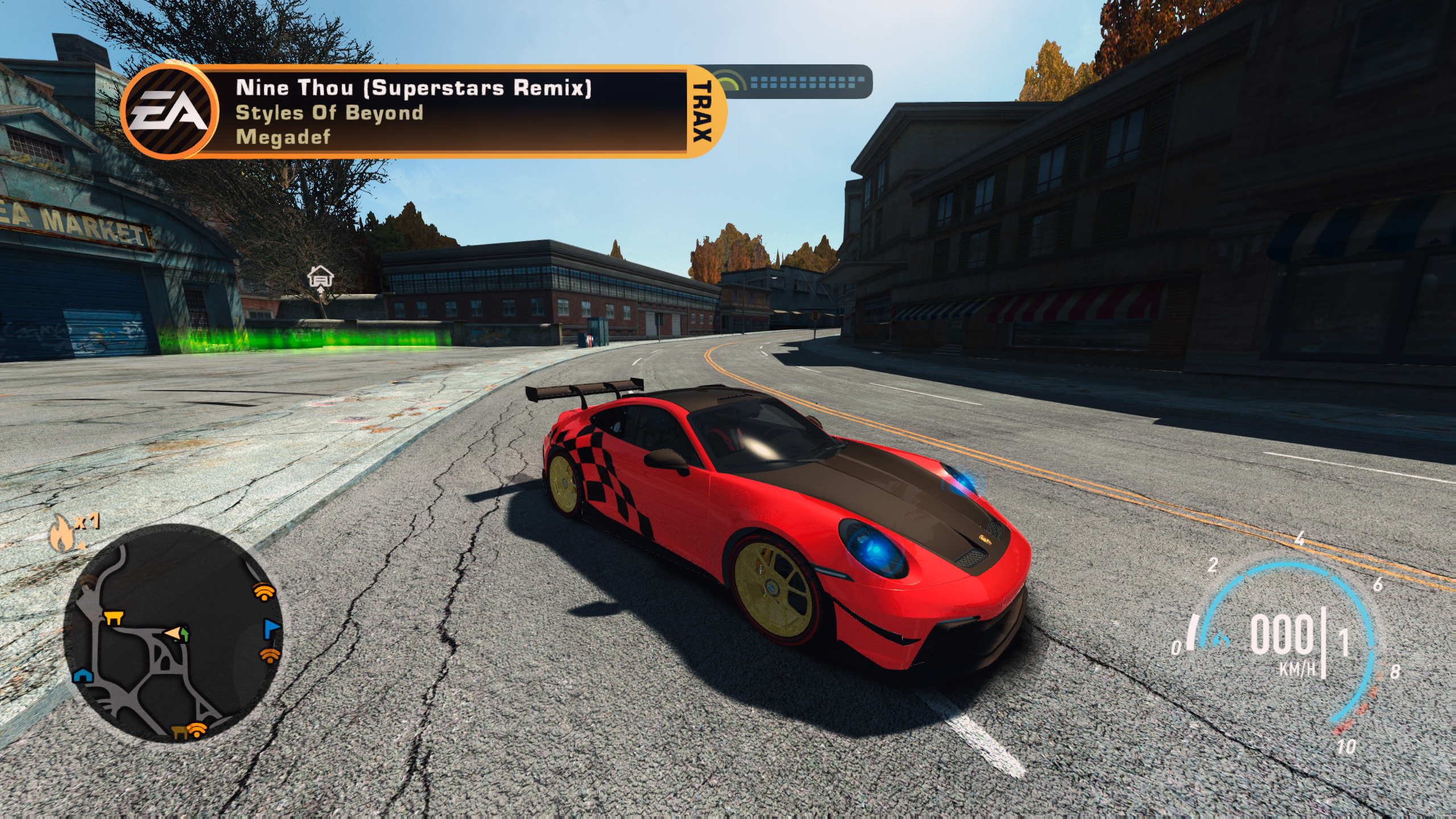Click the flame heat level icon

pos(61,534)
